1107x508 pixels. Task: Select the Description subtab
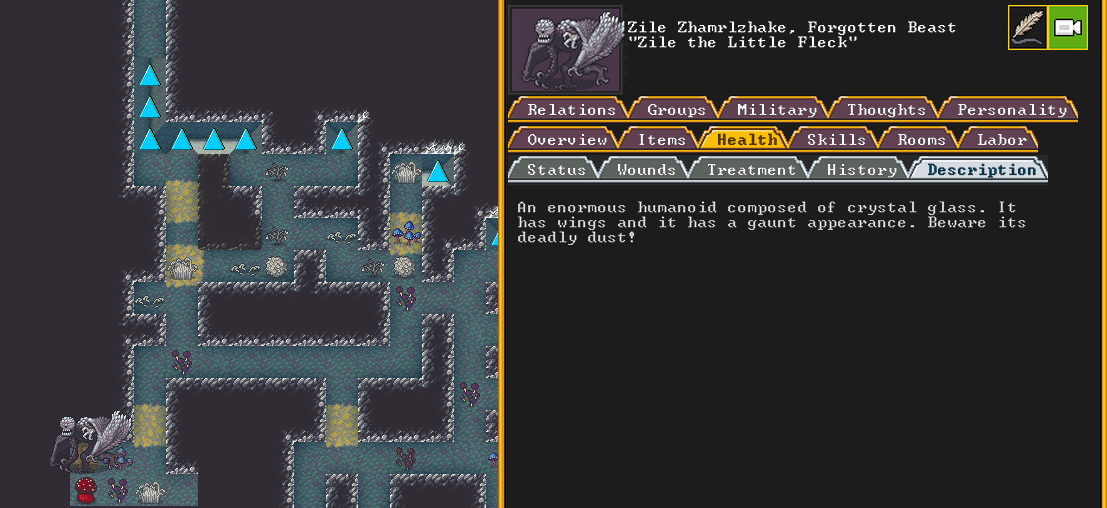(x=981, y=170)
